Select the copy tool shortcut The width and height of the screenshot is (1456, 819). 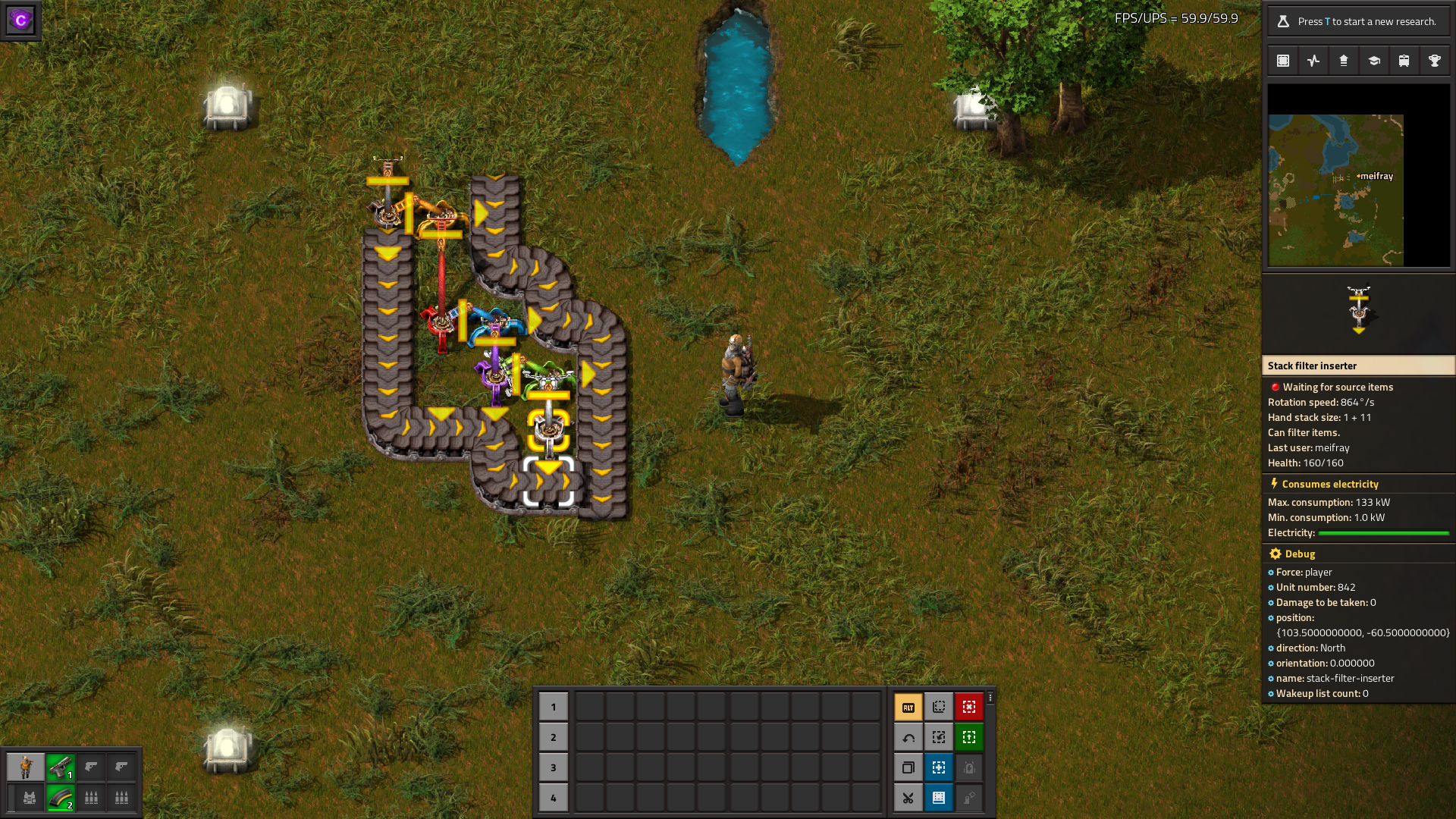click(908, 767)
